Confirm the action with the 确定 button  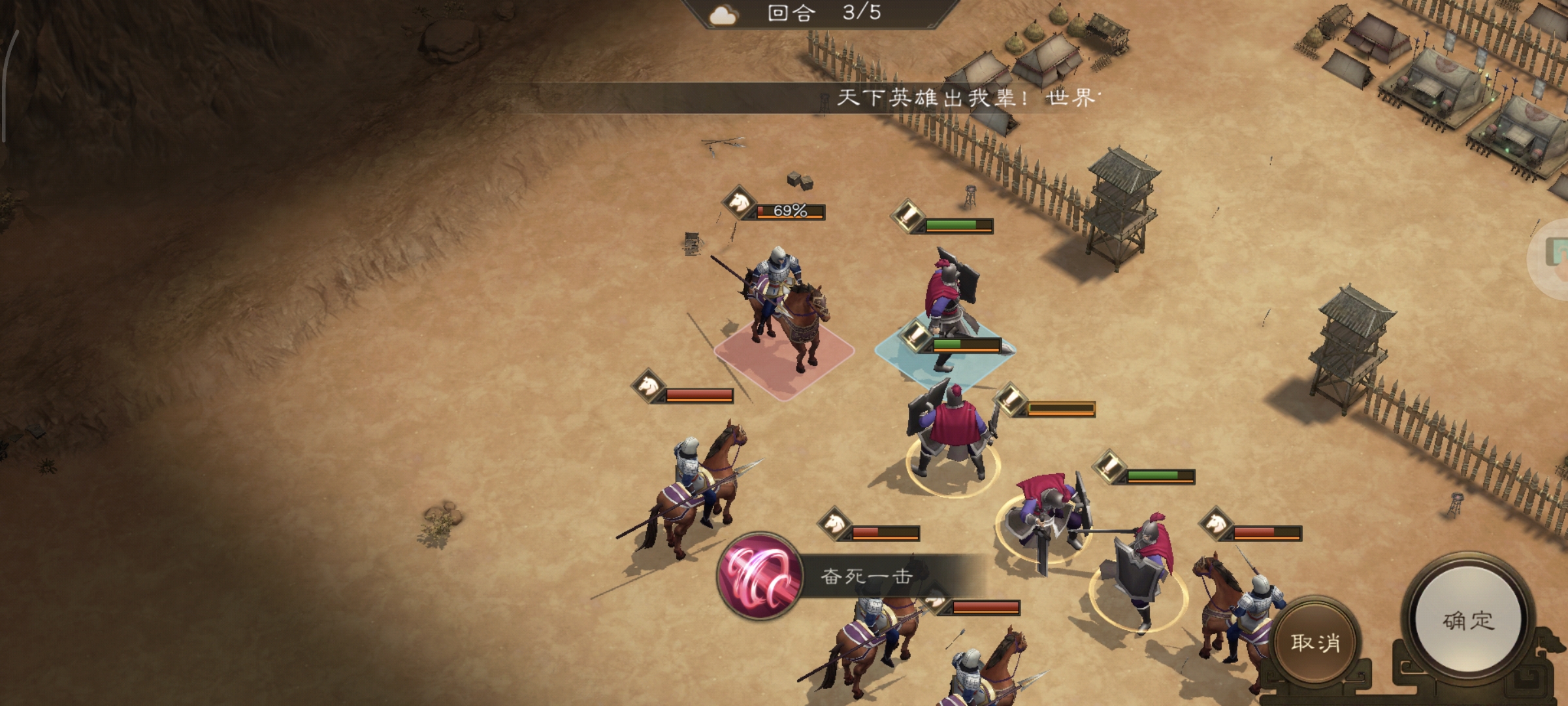pos(1467,620)
